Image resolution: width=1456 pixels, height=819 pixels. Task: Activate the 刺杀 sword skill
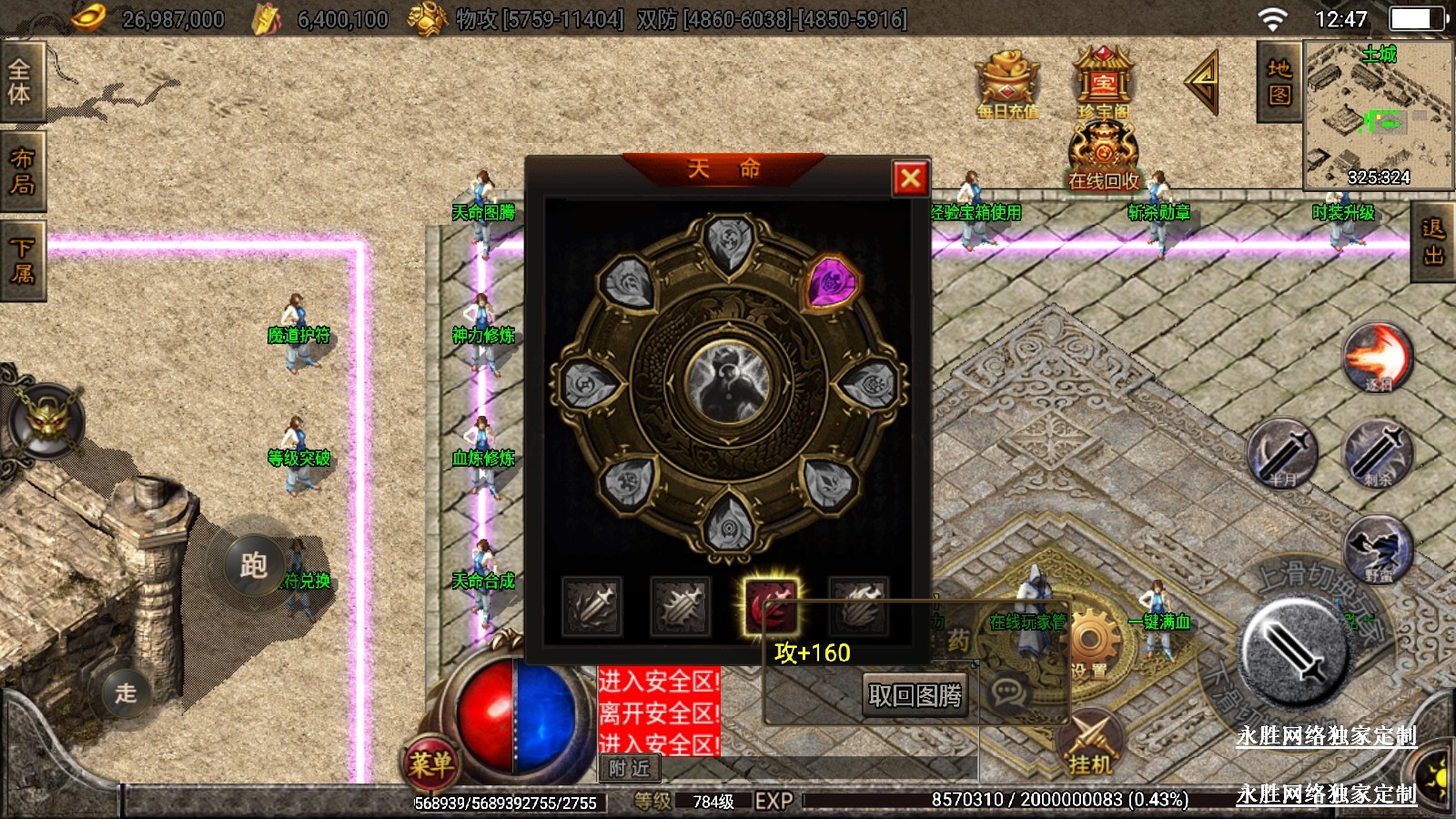point(1378,453)
